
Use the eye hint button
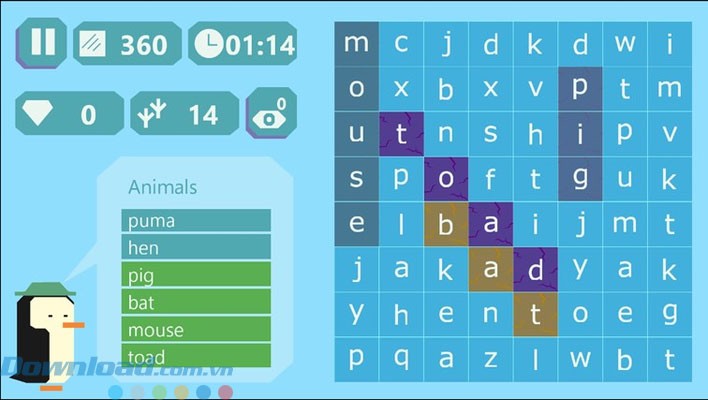click(x=270, y=115)
